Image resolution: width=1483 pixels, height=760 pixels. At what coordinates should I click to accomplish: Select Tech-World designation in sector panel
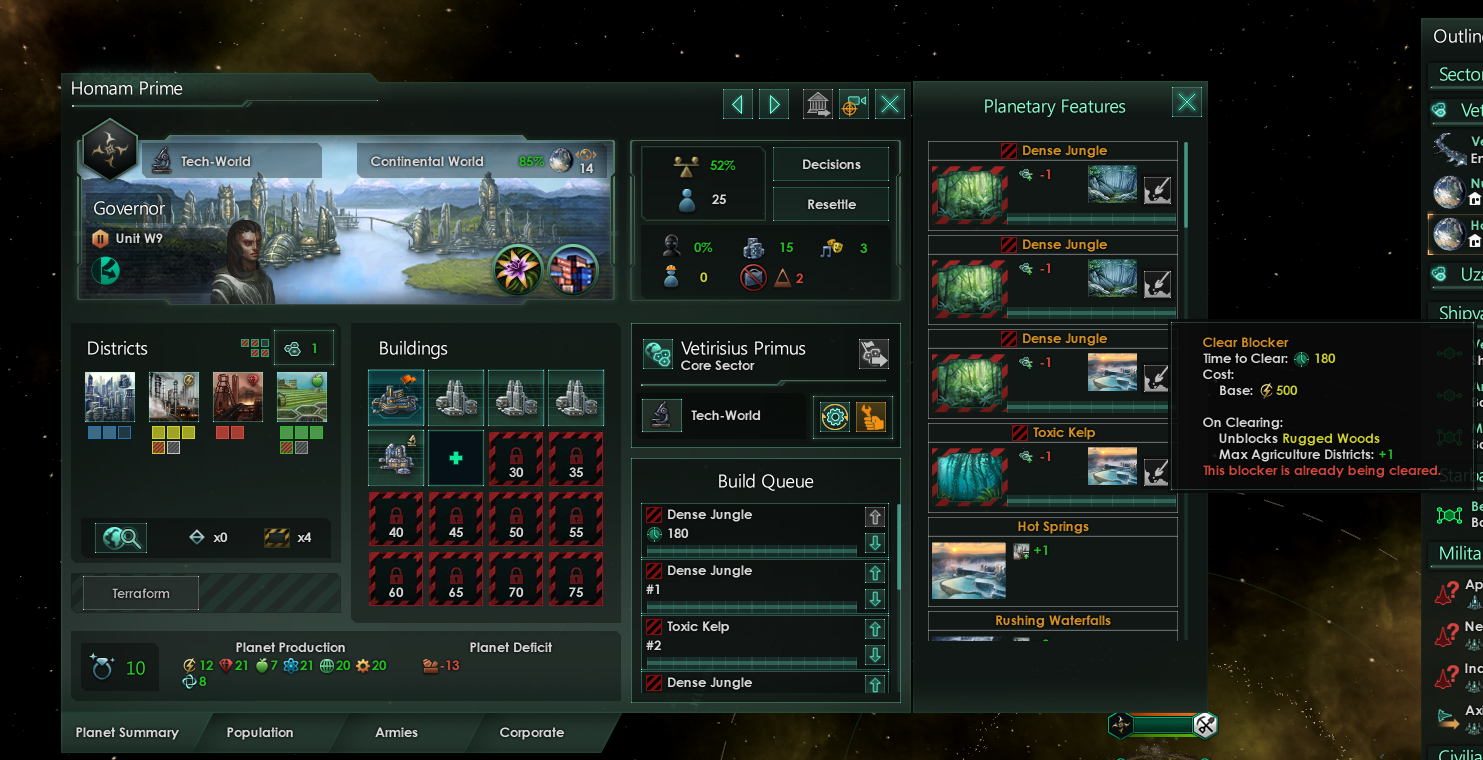click(x=725, y=415)
